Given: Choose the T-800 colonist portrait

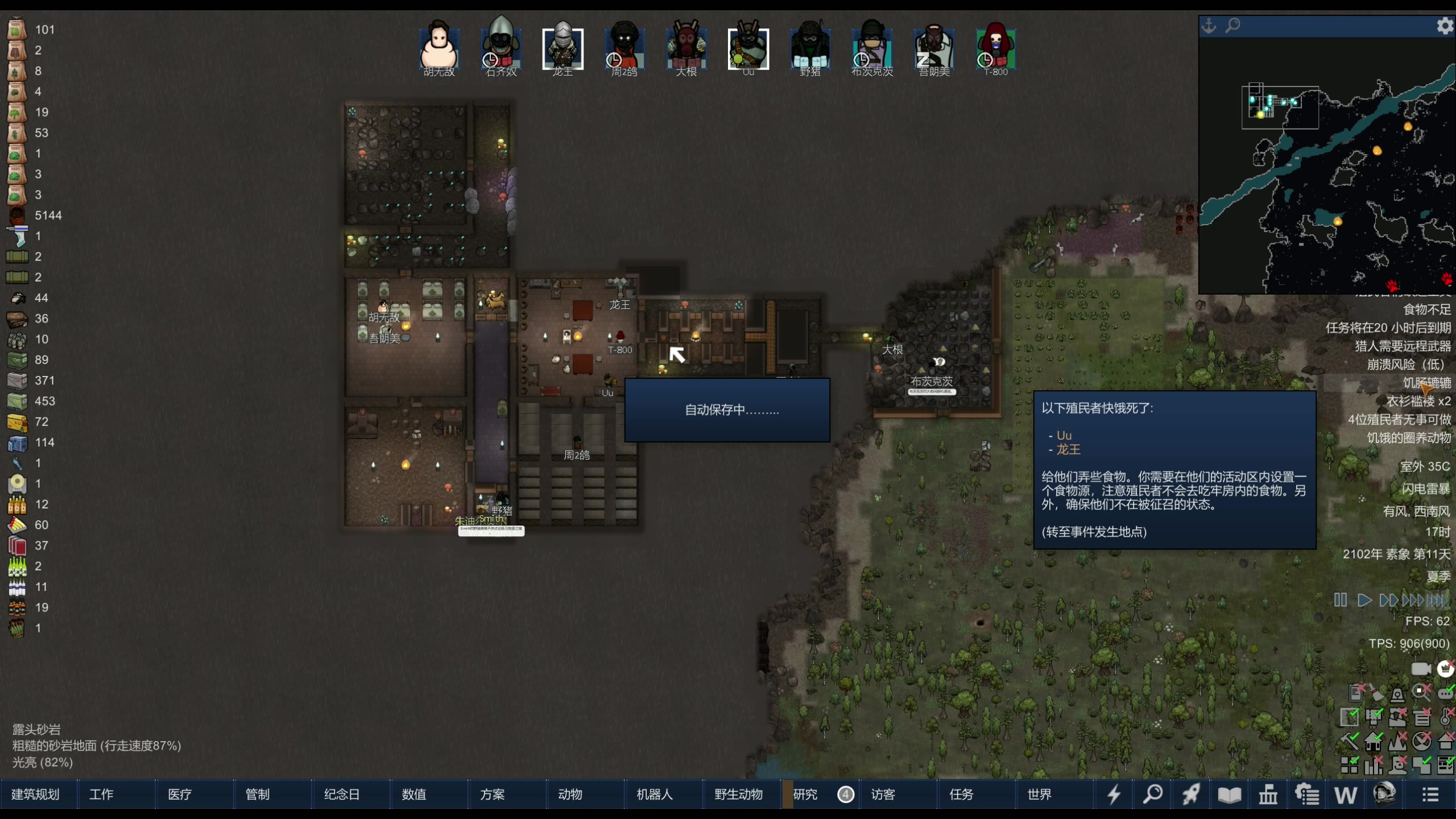Looking at the screenshot, I should (996, 48).
